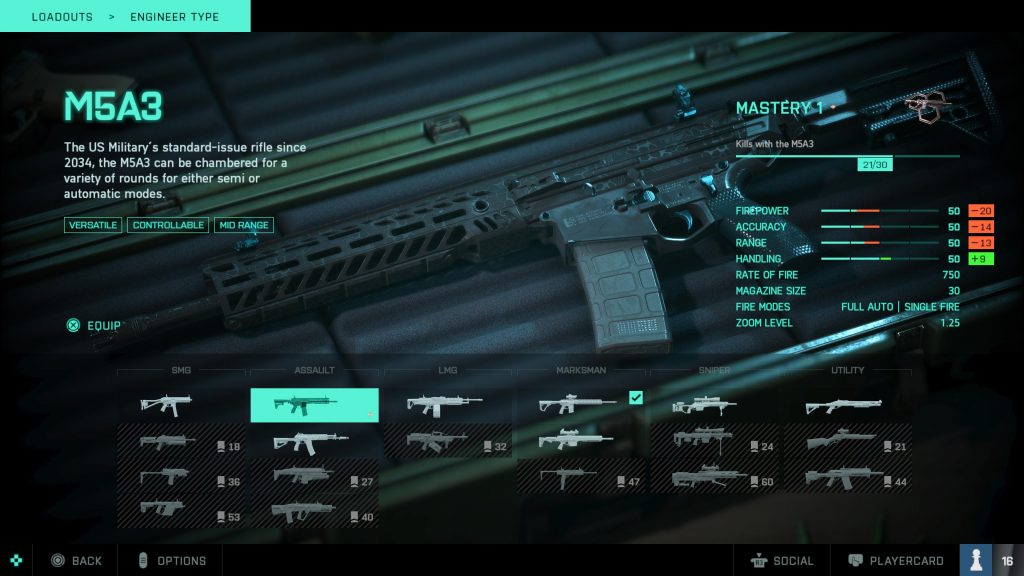Open the Playercard panel
This screenshot has height=576, width=1024.
click(895, 561)
